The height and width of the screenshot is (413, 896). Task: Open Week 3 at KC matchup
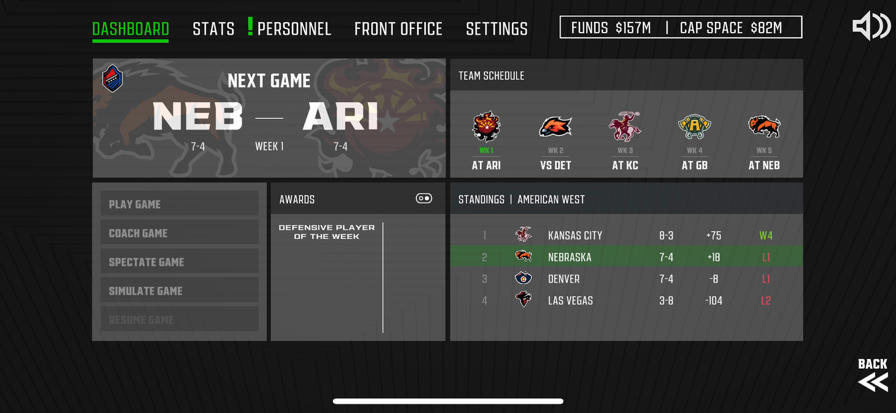(625, 141)
